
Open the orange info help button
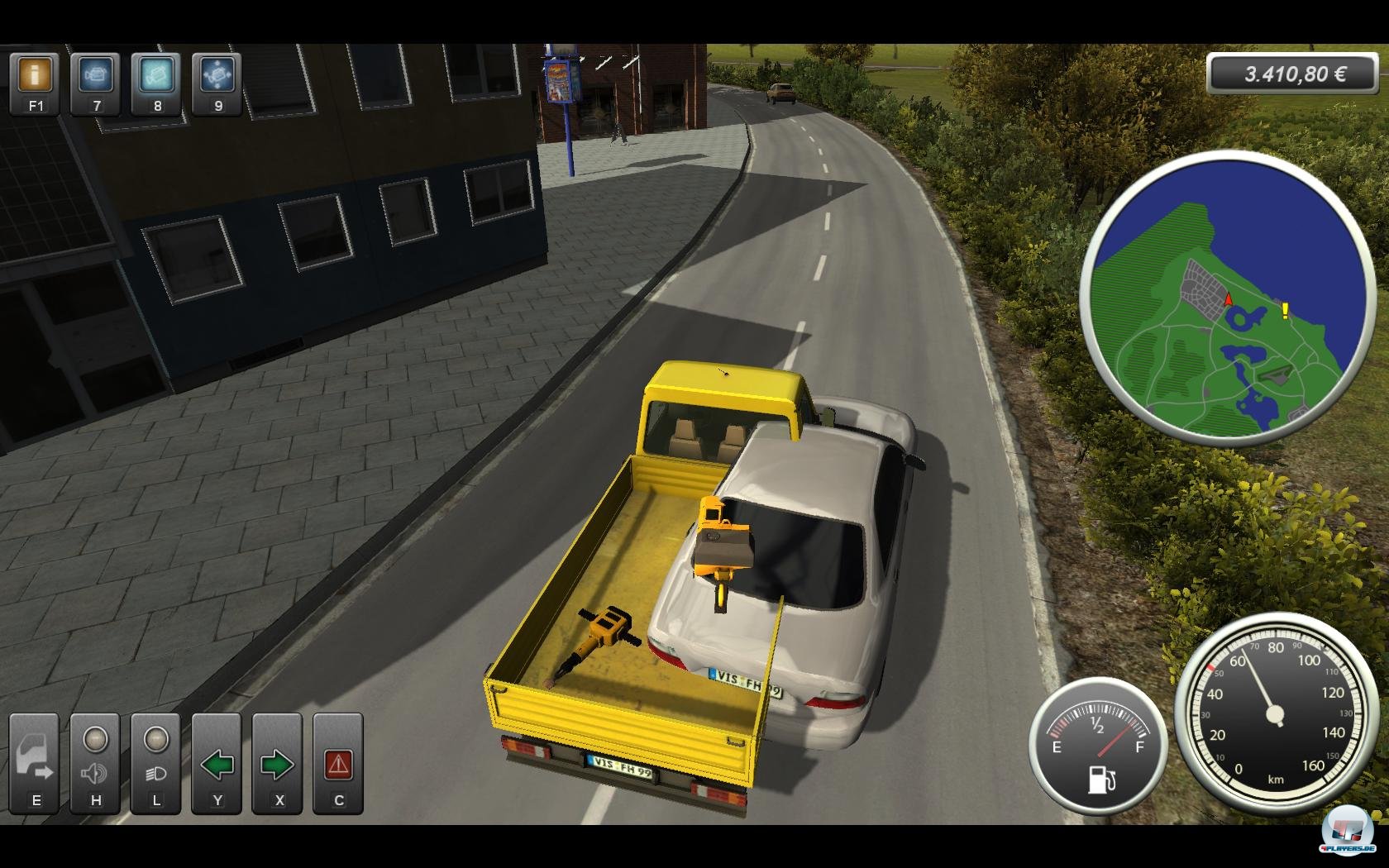35,76
